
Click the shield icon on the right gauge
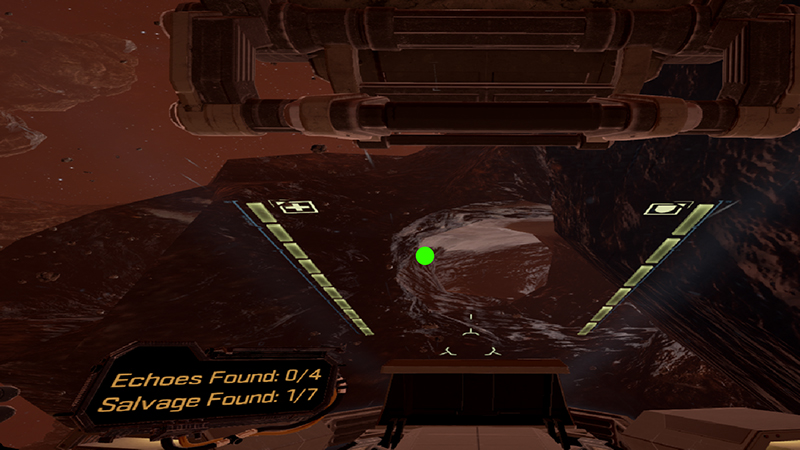point(662,208)
